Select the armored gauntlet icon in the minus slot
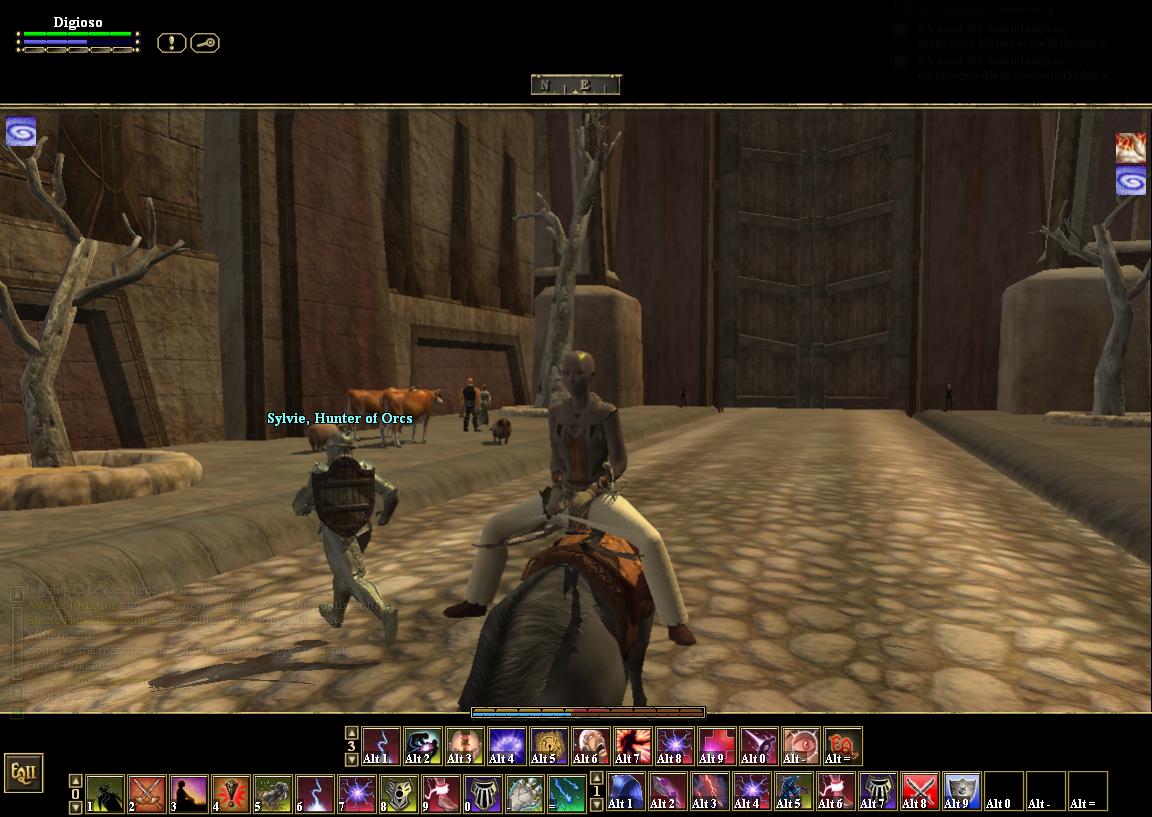 click(x=525, y=793)
